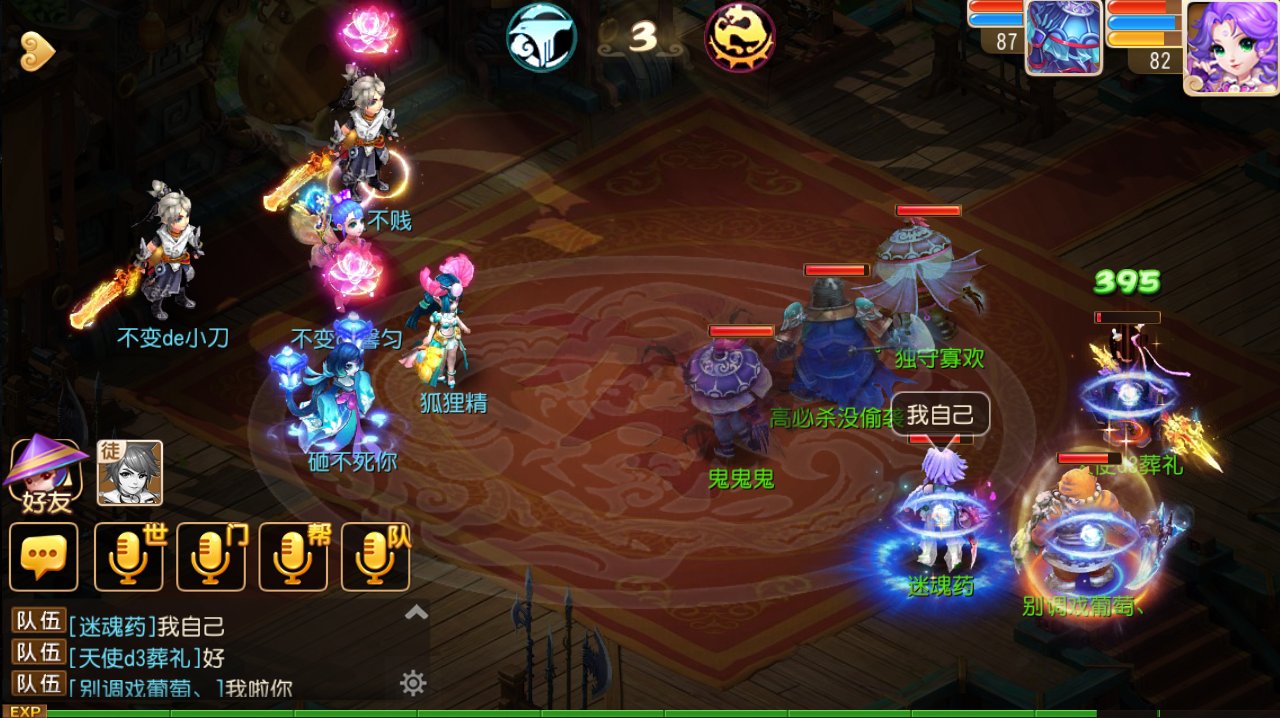Viewport: 1280px width, 718px height.
Task: Open the team chat message log
Action: (x=200, y=657)
